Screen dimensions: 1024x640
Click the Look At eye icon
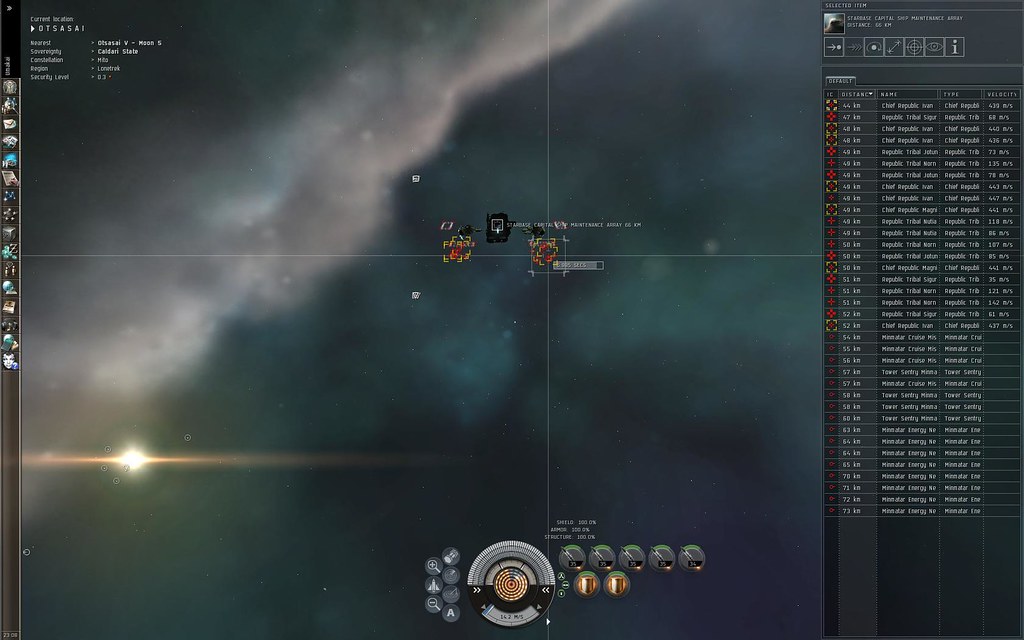point(935,47)
